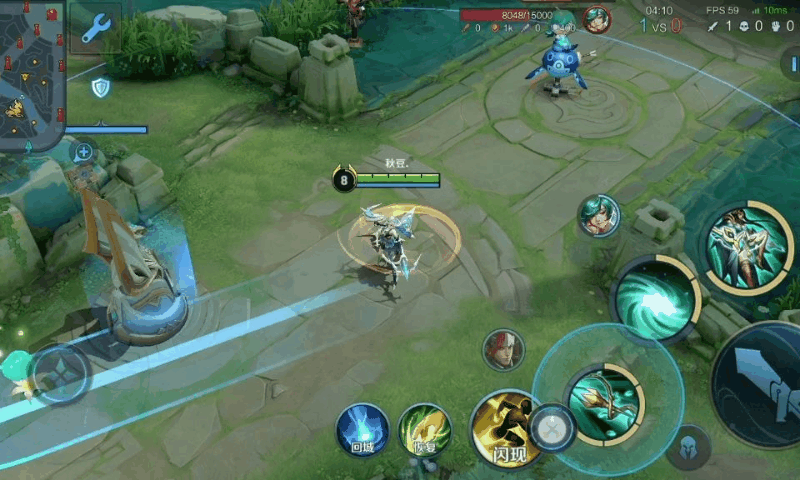The height and width of the screenshot is (480, 800).
Task: Activate the Recall (回城) ability
Action: 362,430
